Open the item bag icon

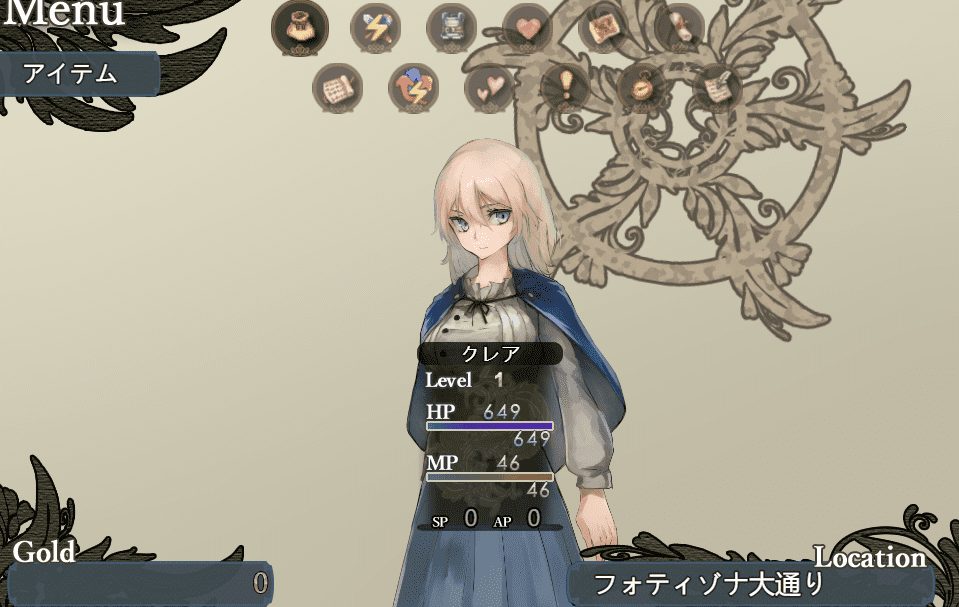pos(299,26)
